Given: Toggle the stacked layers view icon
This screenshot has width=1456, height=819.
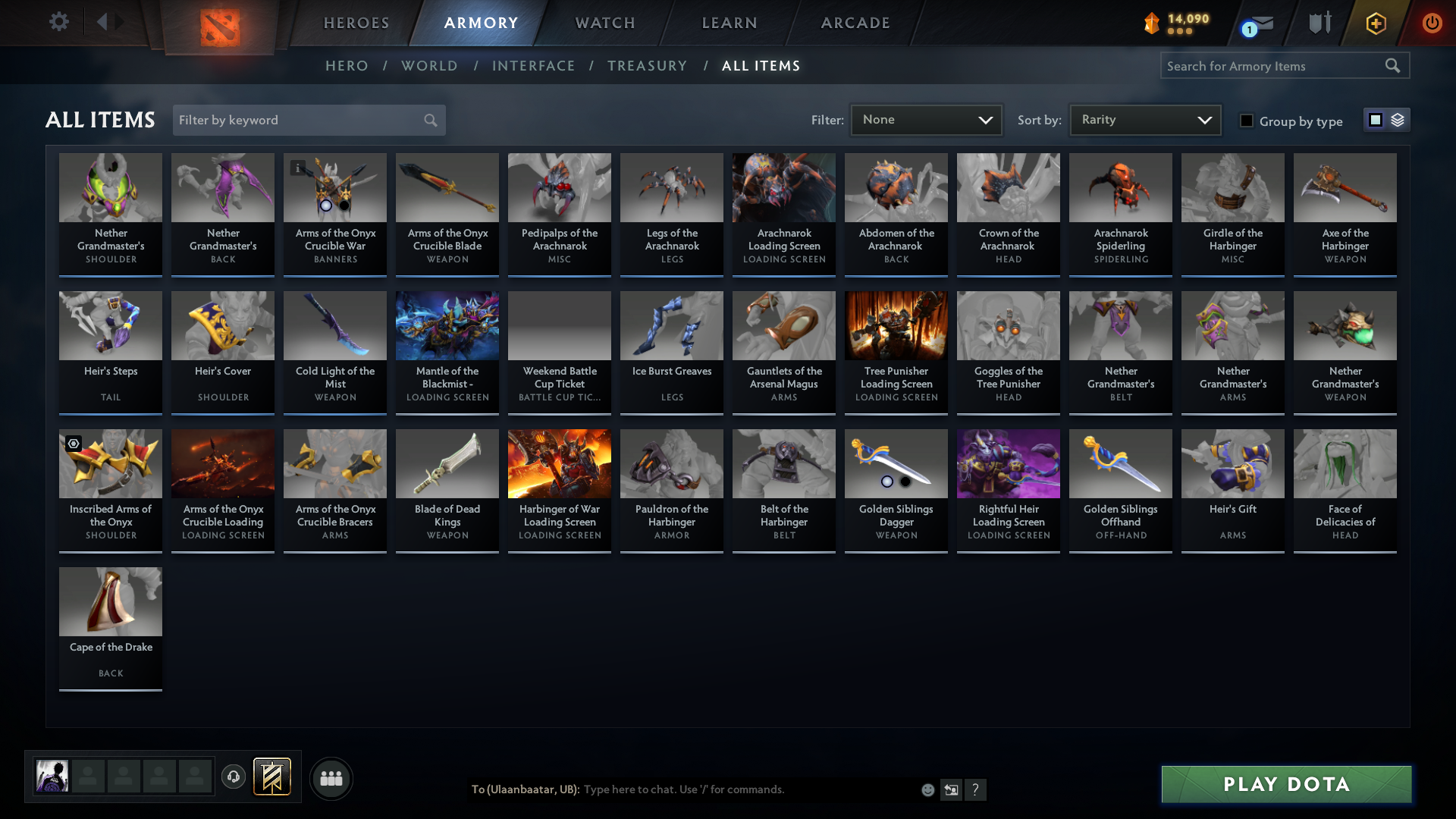Looking at the screenshot, I should tap(1398, 120).
